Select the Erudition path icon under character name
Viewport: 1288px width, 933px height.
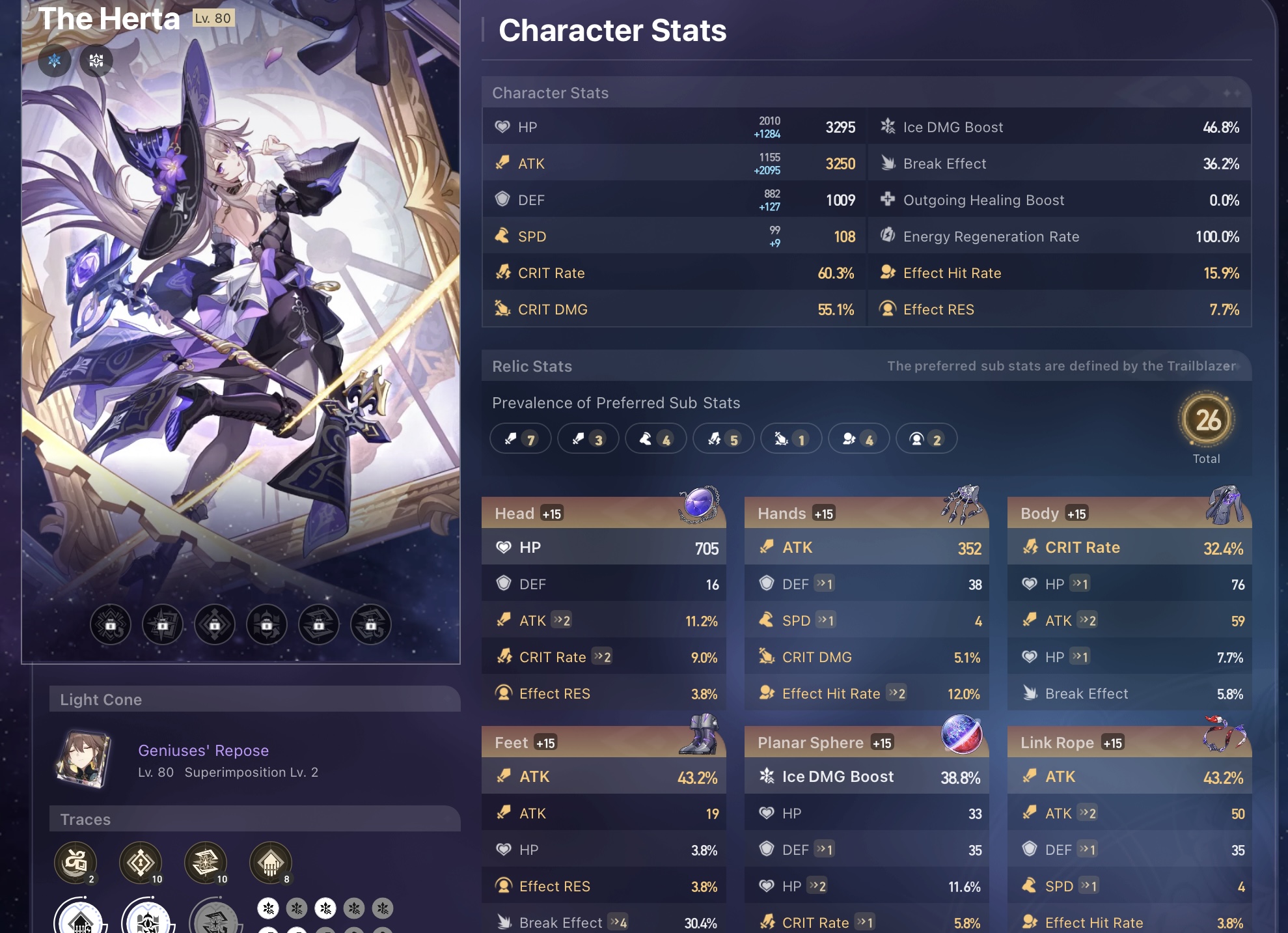point(96,61)
